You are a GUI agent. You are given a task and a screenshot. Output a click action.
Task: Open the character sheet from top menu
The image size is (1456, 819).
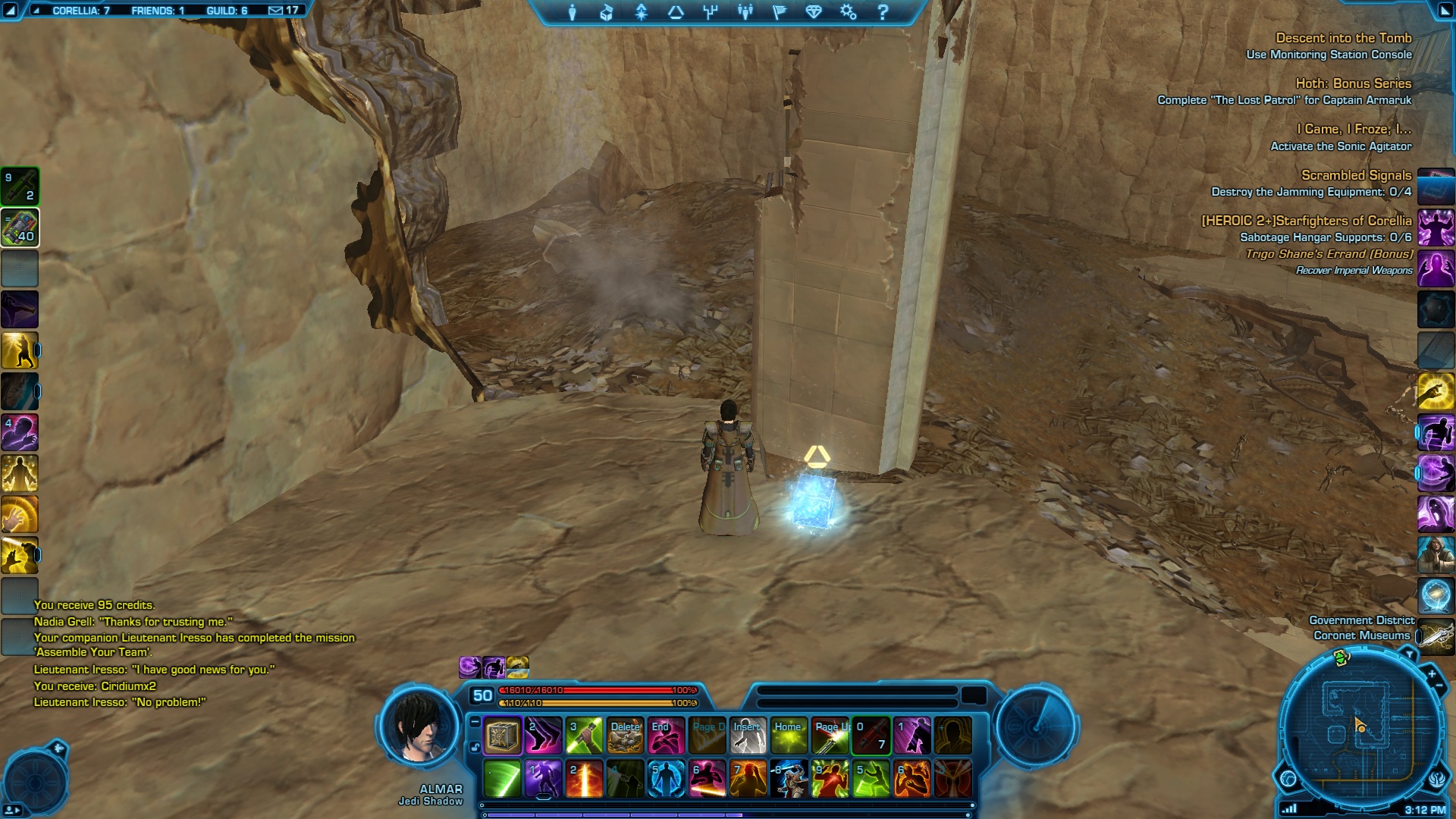point(573,12)
